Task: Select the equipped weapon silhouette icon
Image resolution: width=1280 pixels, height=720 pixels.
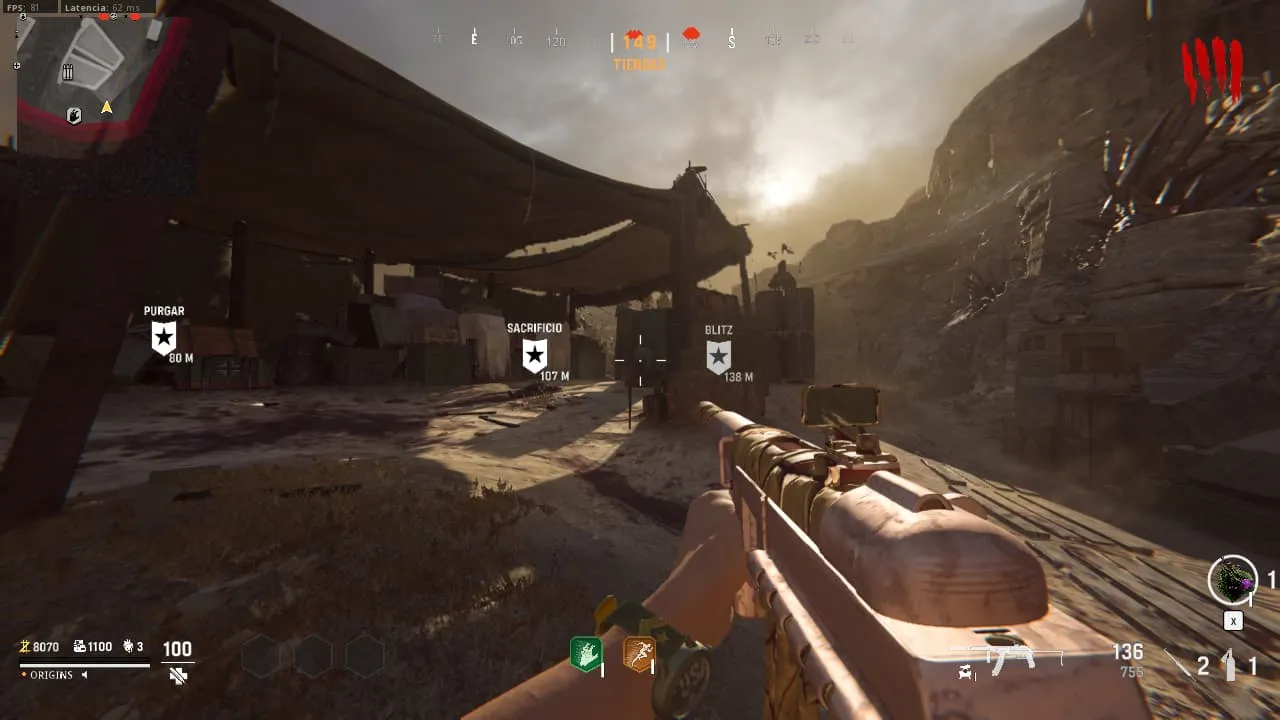Action: [1010, 658]
